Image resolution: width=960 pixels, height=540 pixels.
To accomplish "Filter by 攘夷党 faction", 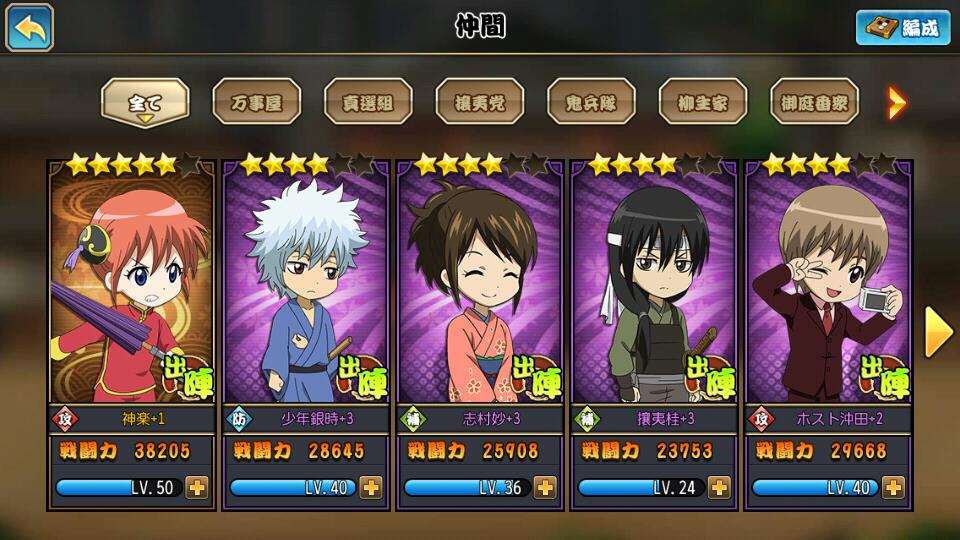I will coord(480,103).
